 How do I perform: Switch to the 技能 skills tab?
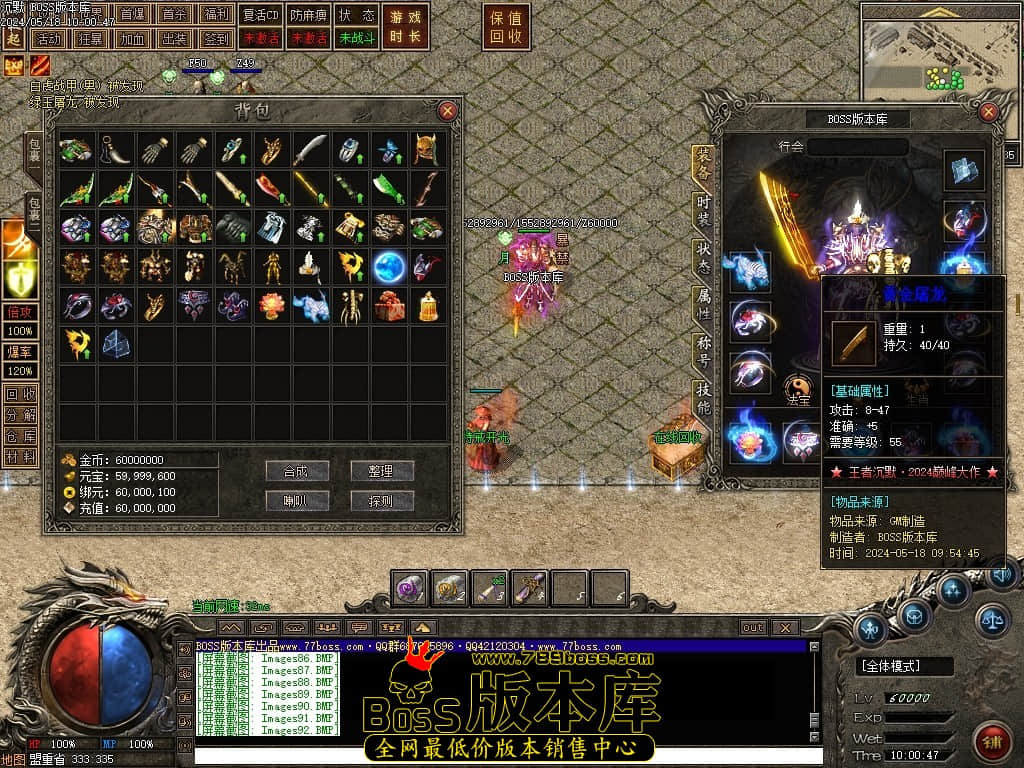[x=704, y=398]
